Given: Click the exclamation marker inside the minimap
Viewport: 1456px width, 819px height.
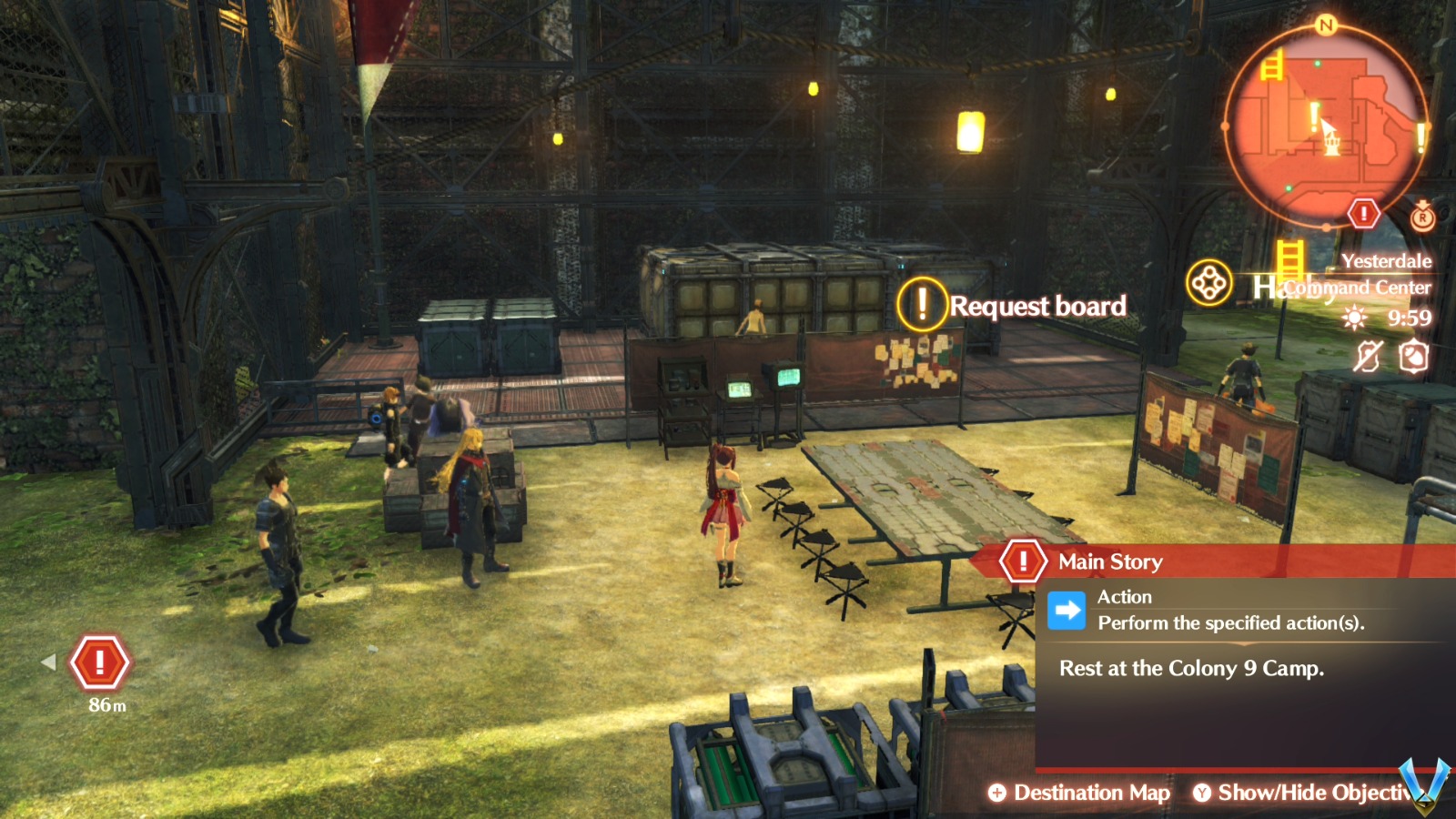Looking at the screenshot, I should (1313, 116).
